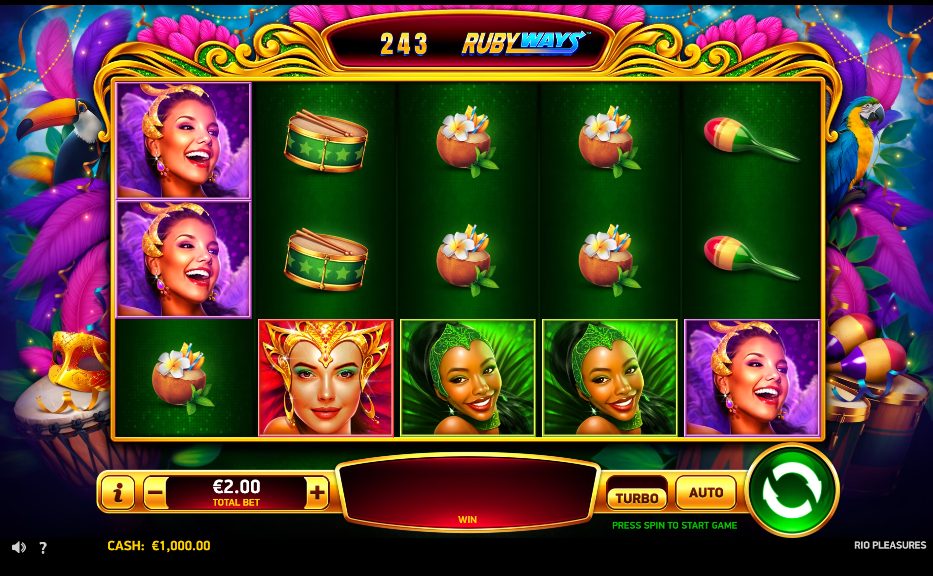Decrease total bet with the minus button

click(x=155, y=492)
